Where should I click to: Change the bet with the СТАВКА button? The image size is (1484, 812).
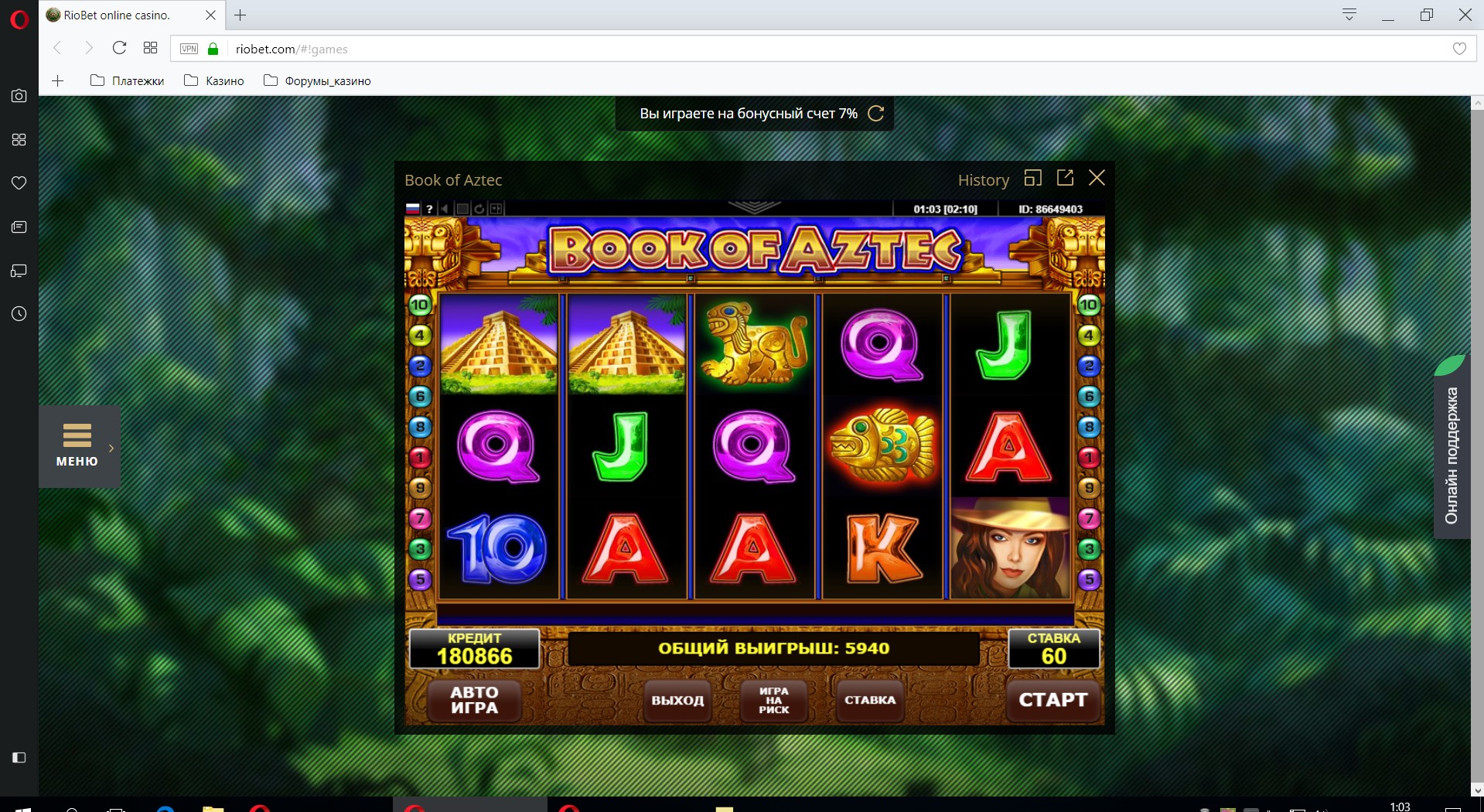coord(869,700)
